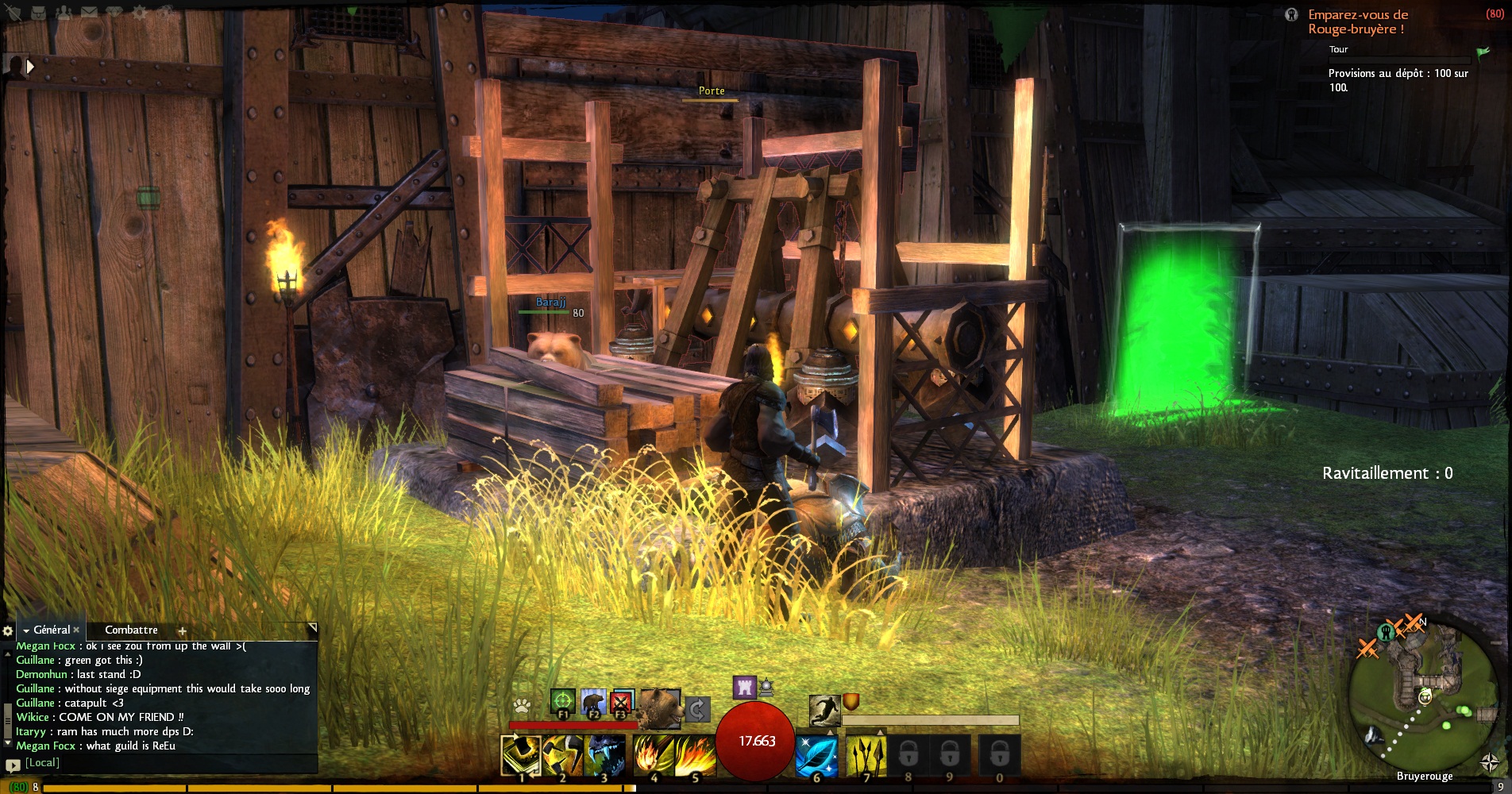Expand the party portrait arrow
The image size is (1512, 794).
click(30, 67)
